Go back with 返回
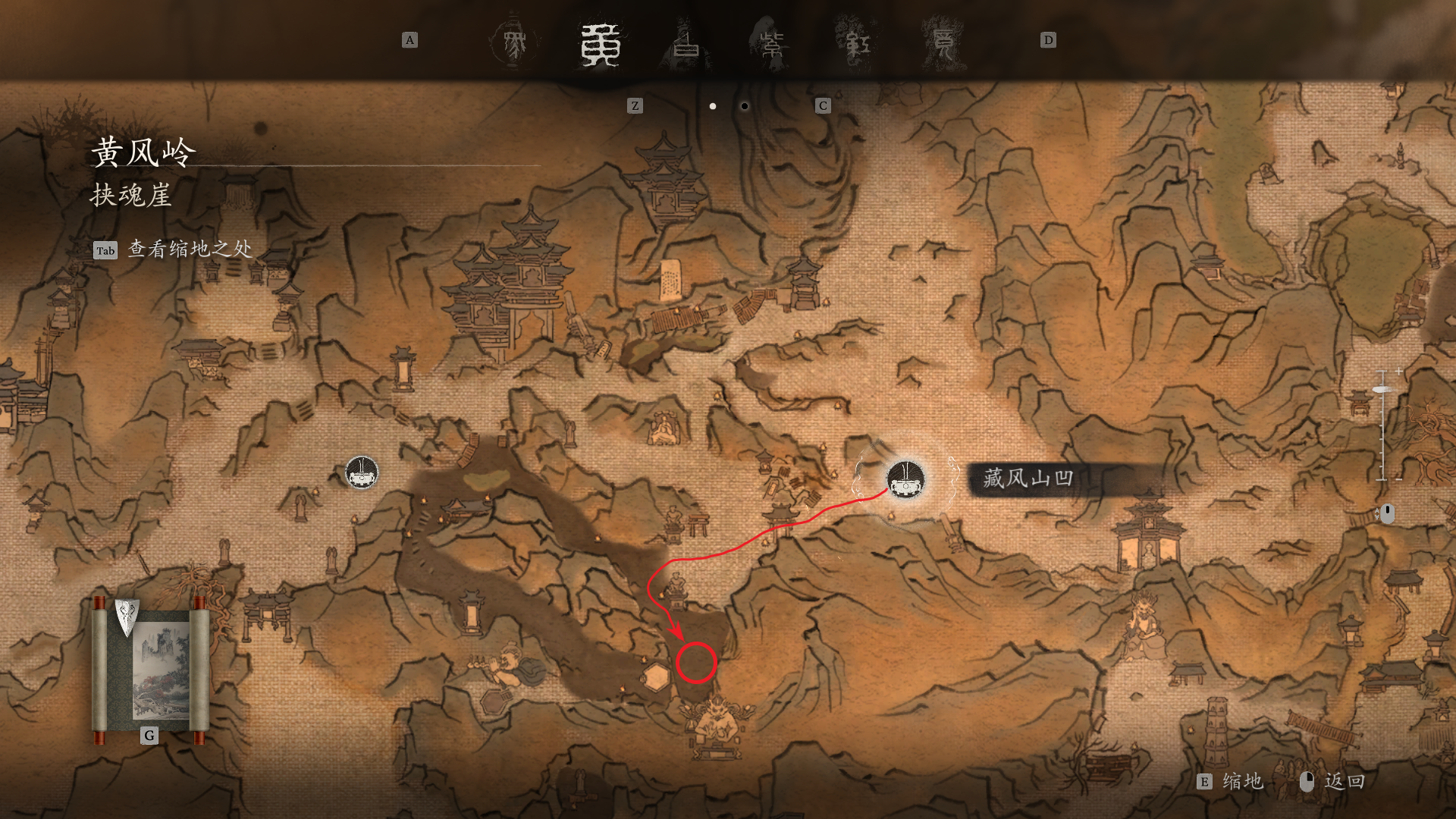This screenshot has height=819, width=1456. tap(1344, 782)
